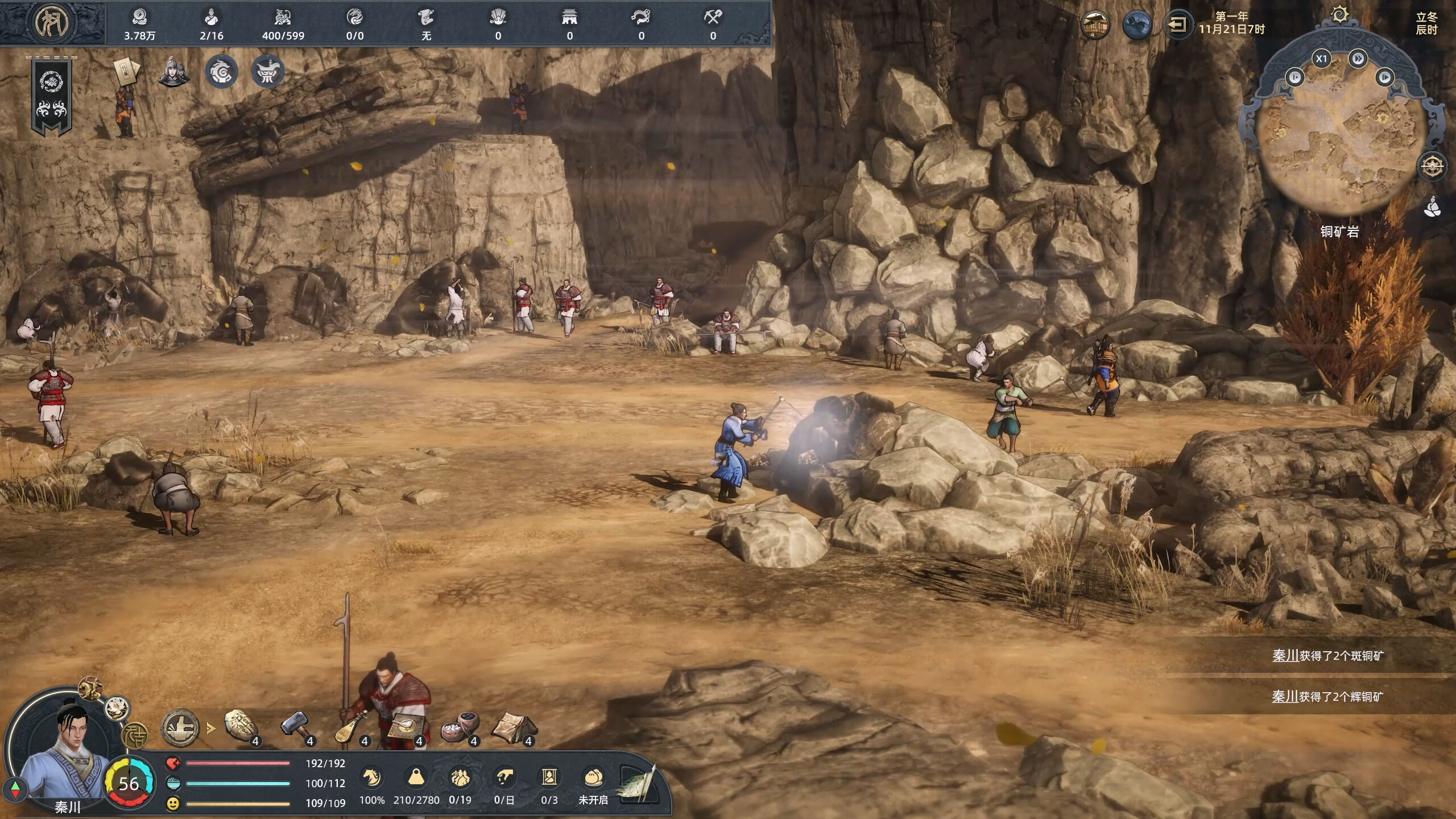Screen dimensions: 1456x819
Task: Set game speed with the X1 button
Action: (x=1321, y=59)
